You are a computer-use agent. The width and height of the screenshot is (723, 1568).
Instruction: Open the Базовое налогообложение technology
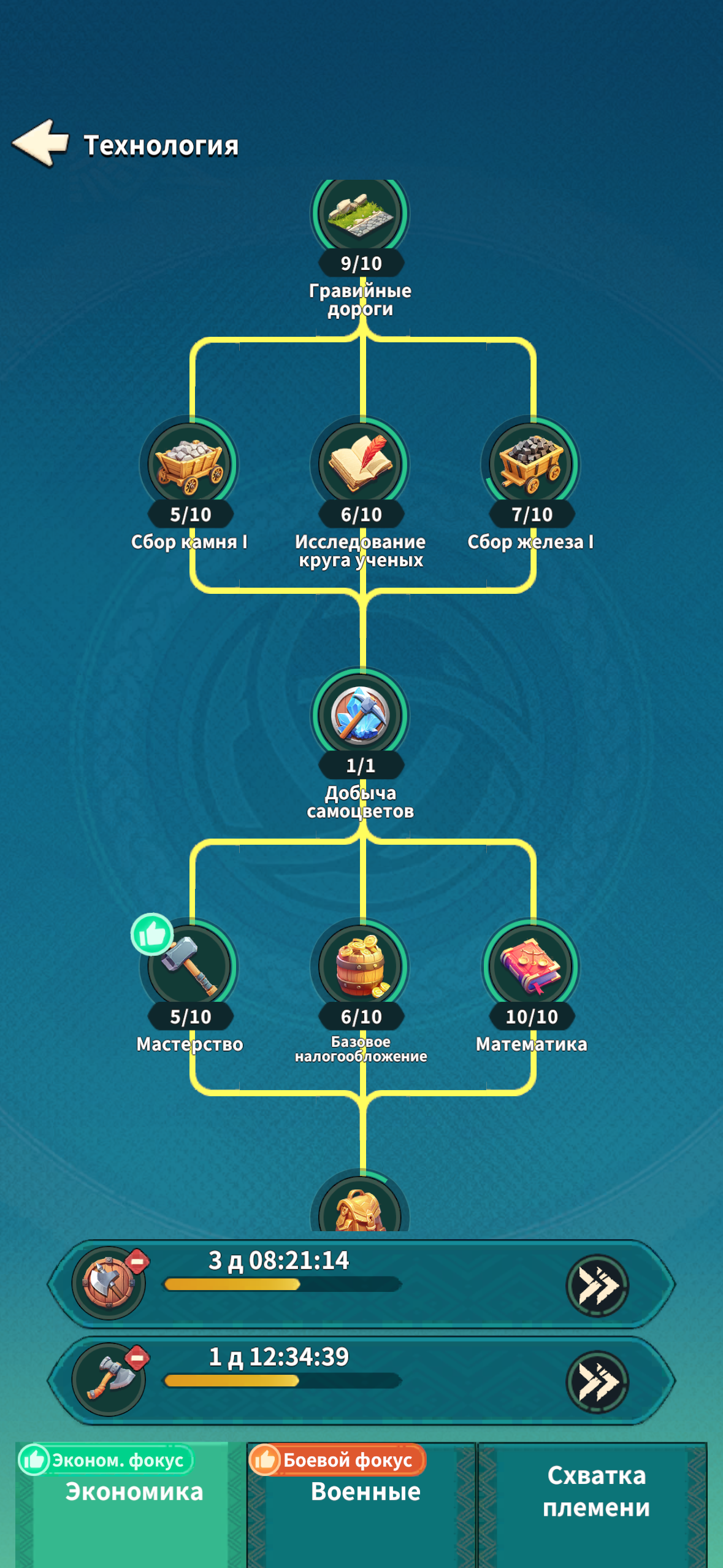click(361, 967)
